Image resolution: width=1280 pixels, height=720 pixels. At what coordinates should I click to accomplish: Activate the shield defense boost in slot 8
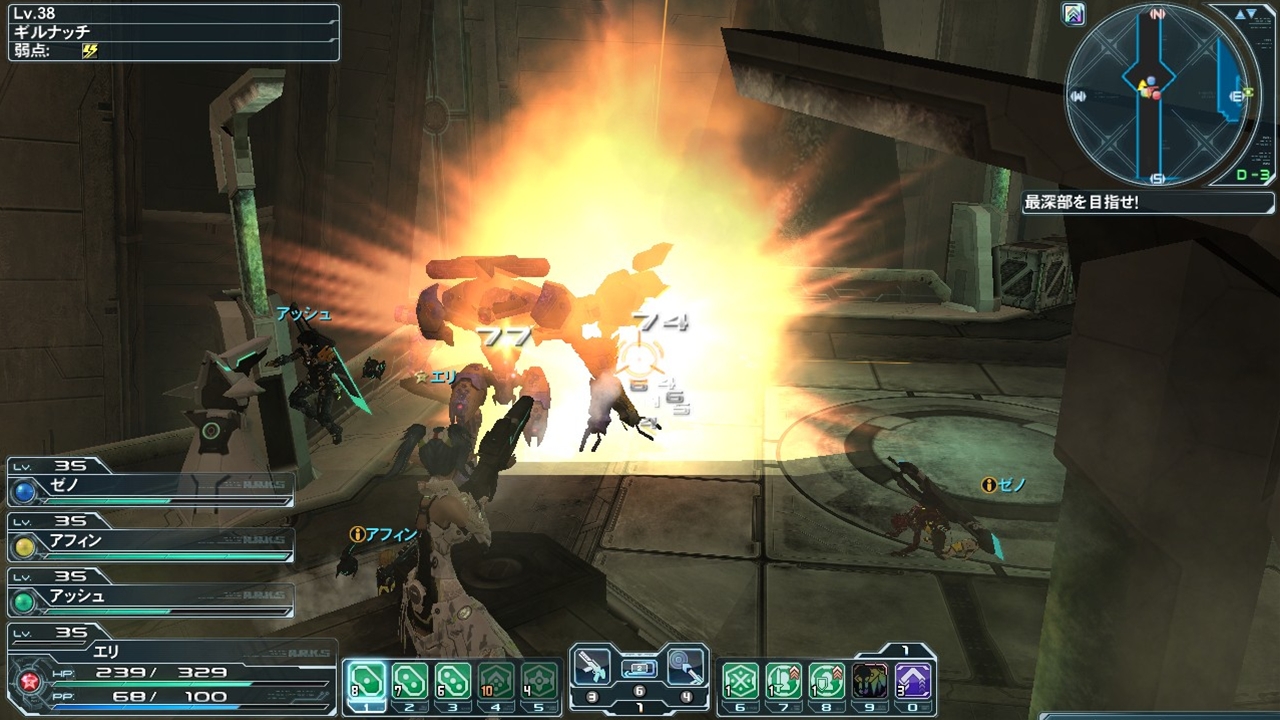(827, 682)
